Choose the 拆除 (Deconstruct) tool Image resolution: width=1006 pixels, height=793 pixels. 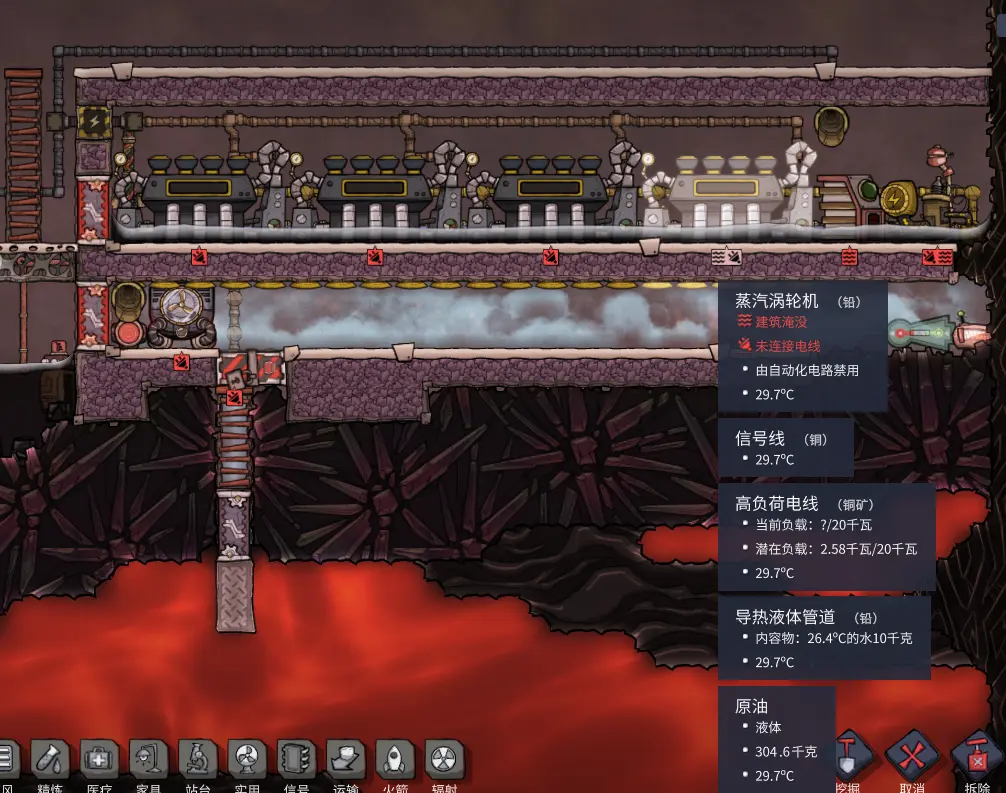tap(975, 758)
